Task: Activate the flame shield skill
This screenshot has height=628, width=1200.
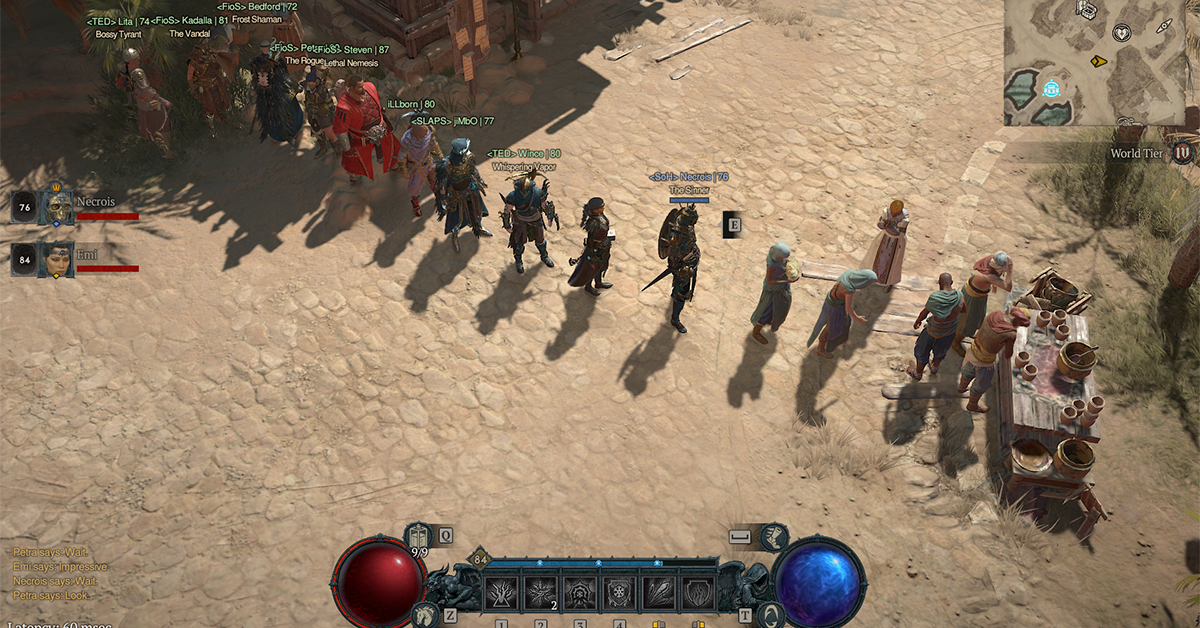Action: click(697, 594)
